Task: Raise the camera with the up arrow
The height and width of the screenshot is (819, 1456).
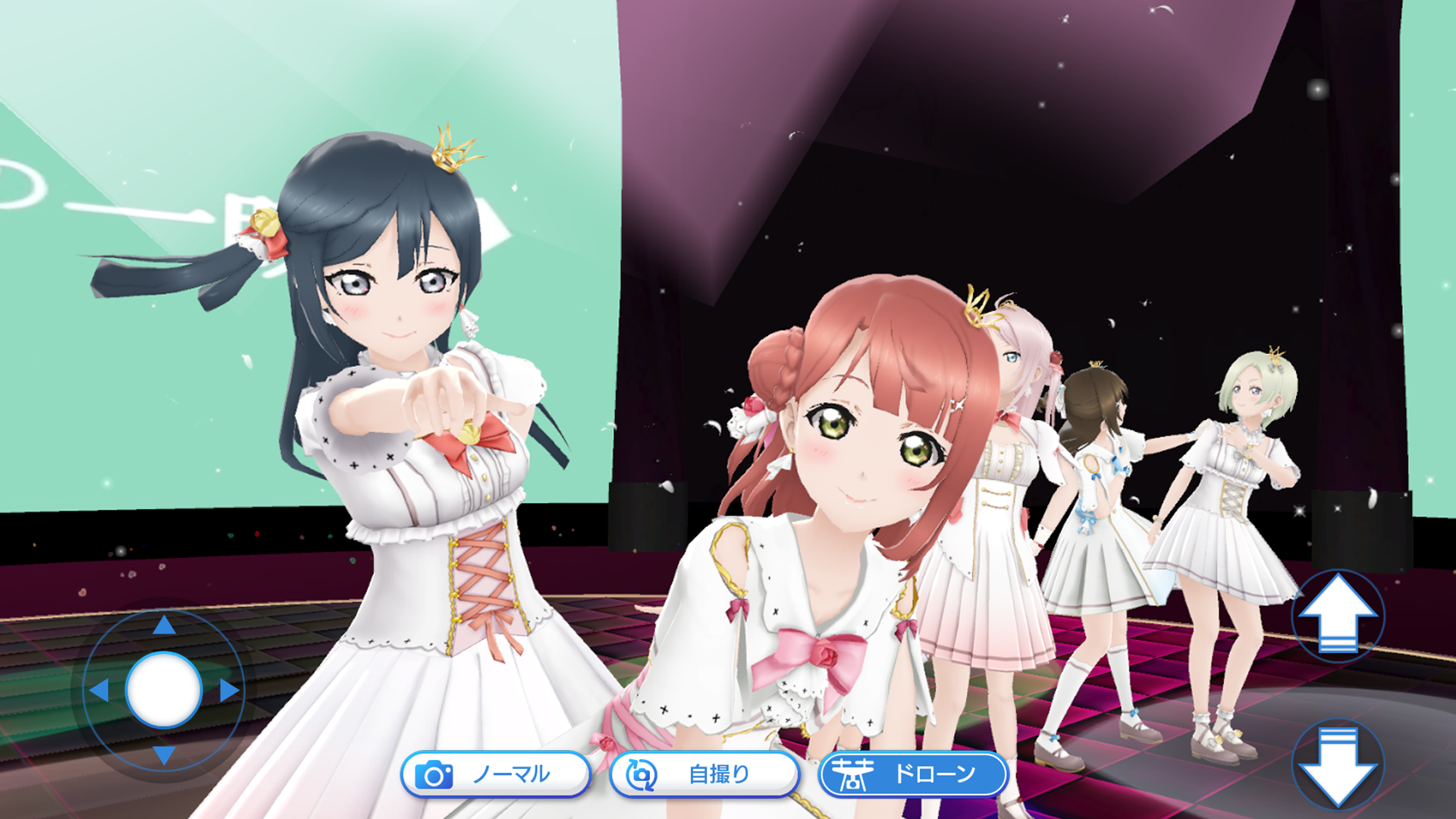Action: coord(1338,616)
